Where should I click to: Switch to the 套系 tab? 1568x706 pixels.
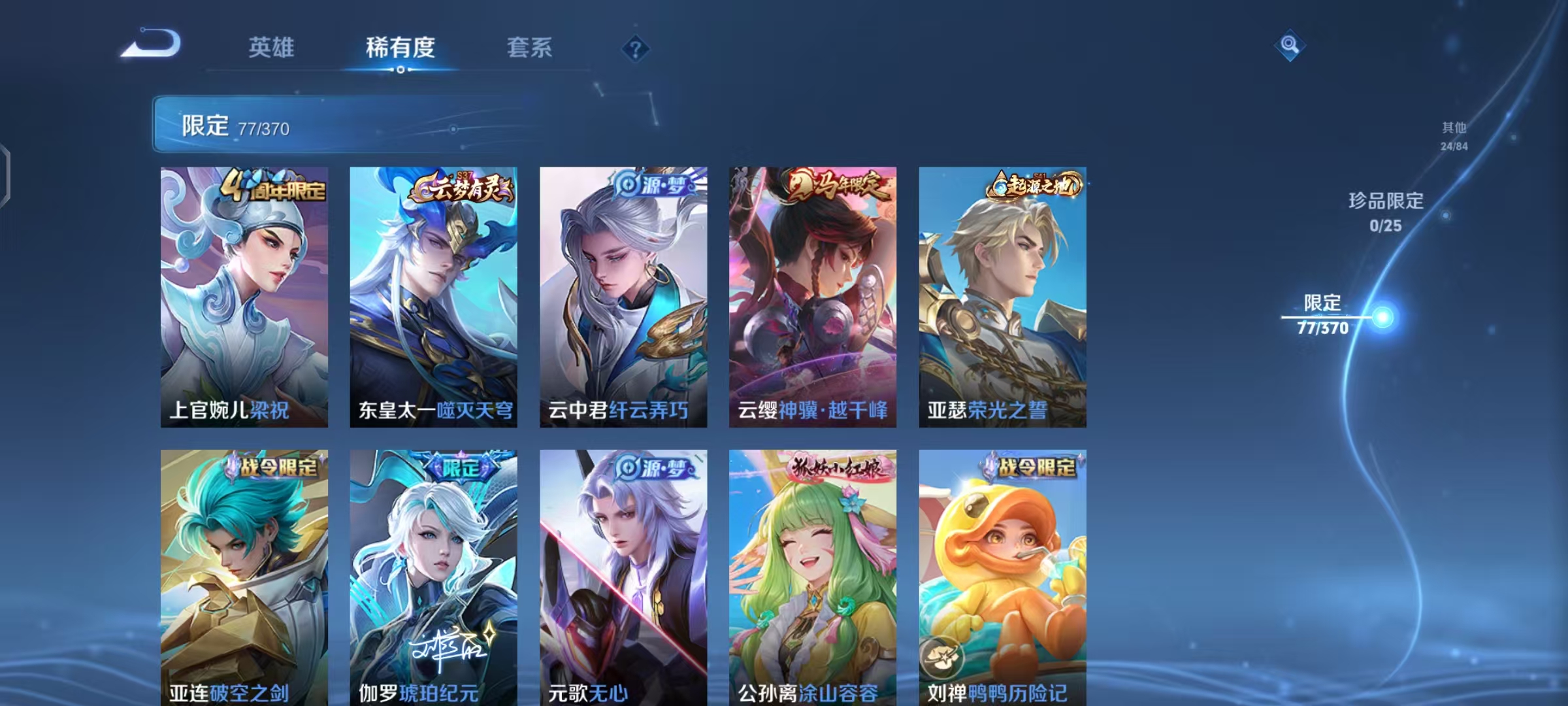(531, 47)
